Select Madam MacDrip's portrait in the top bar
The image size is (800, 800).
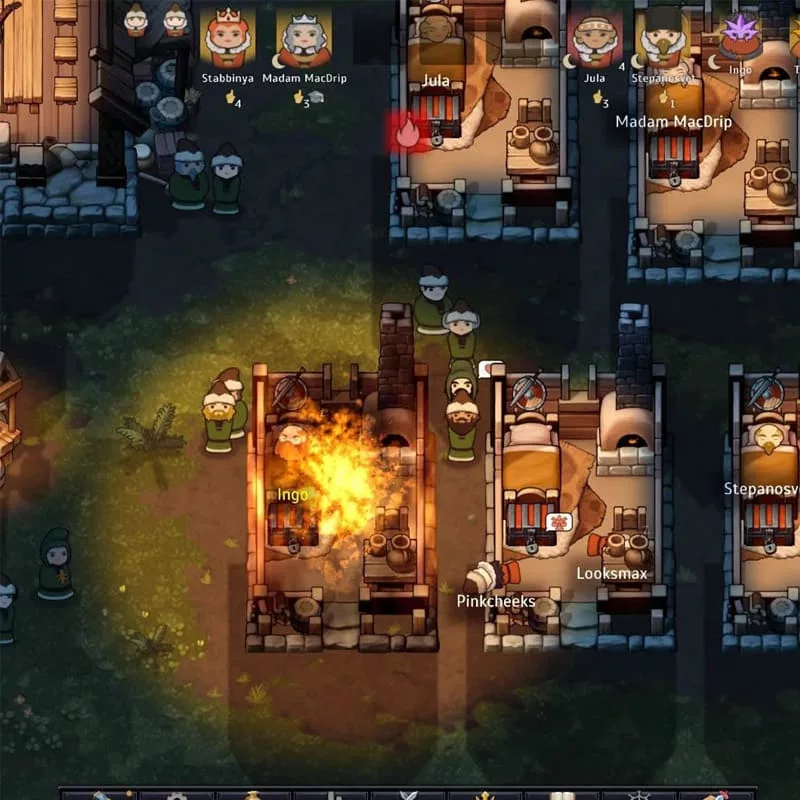coord(303,39)
